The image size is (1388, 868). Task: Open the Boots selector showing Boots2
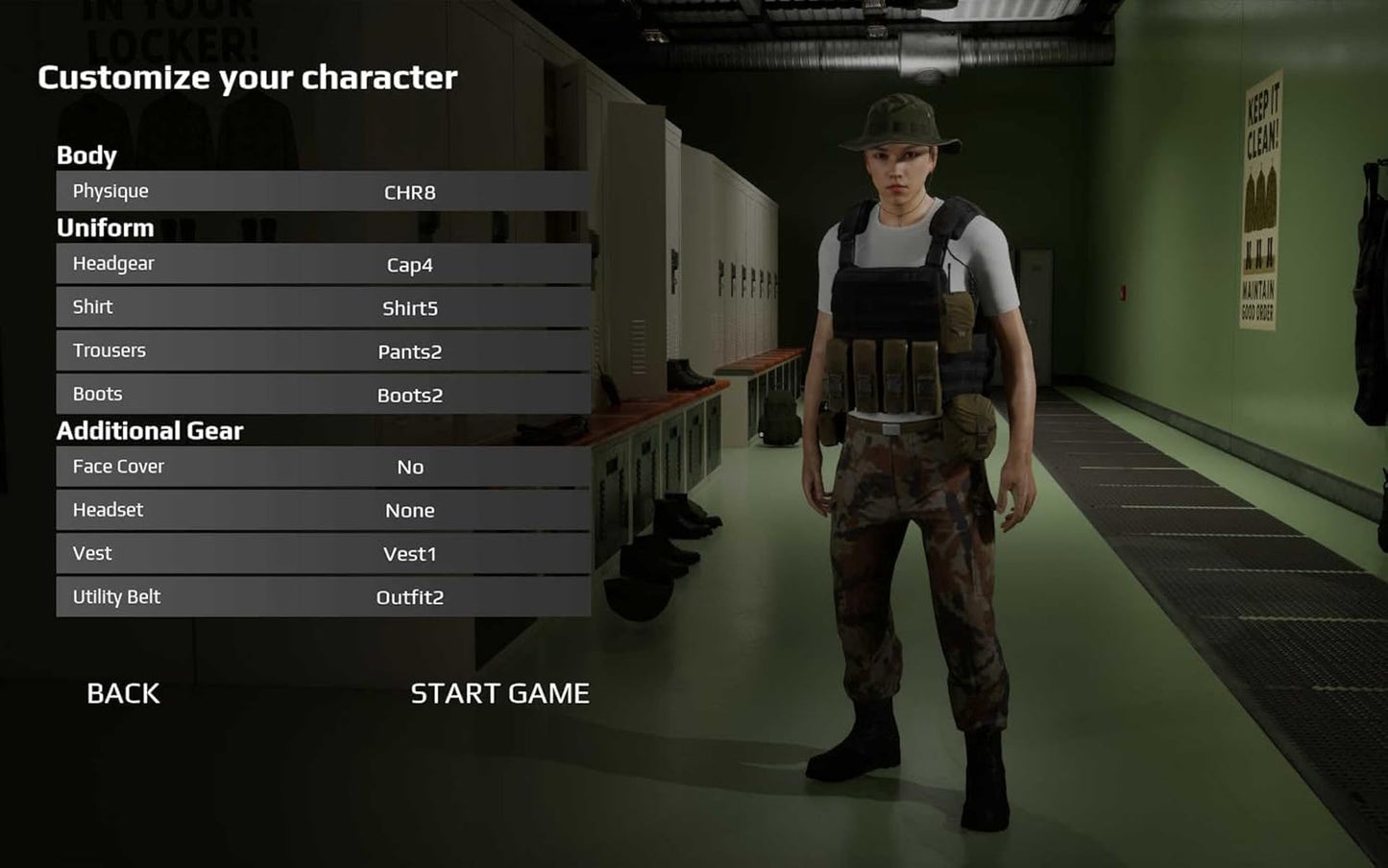click(323, 395)
